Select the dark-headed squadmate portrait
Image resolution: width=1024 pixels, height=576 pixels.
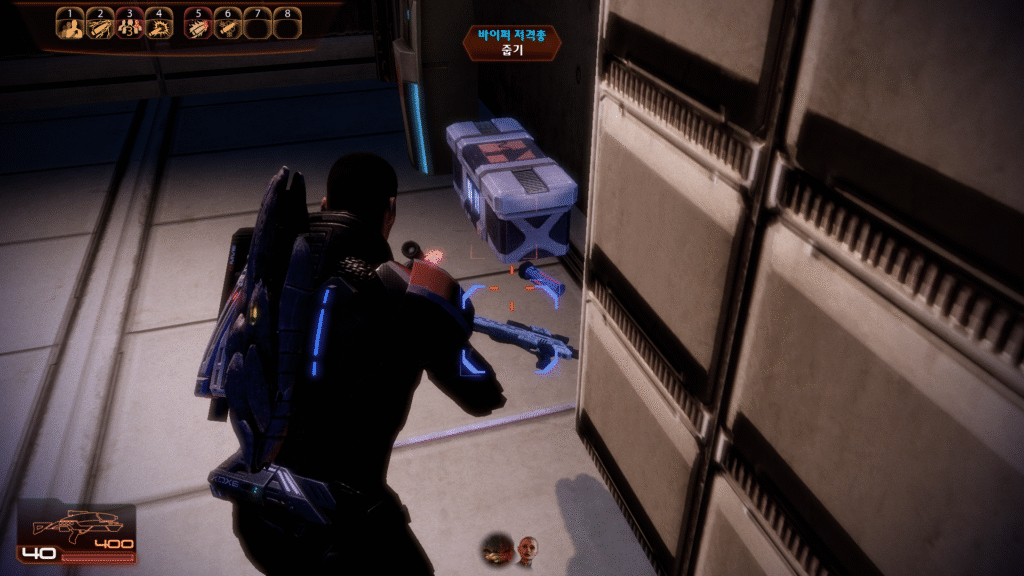(497, 548)
